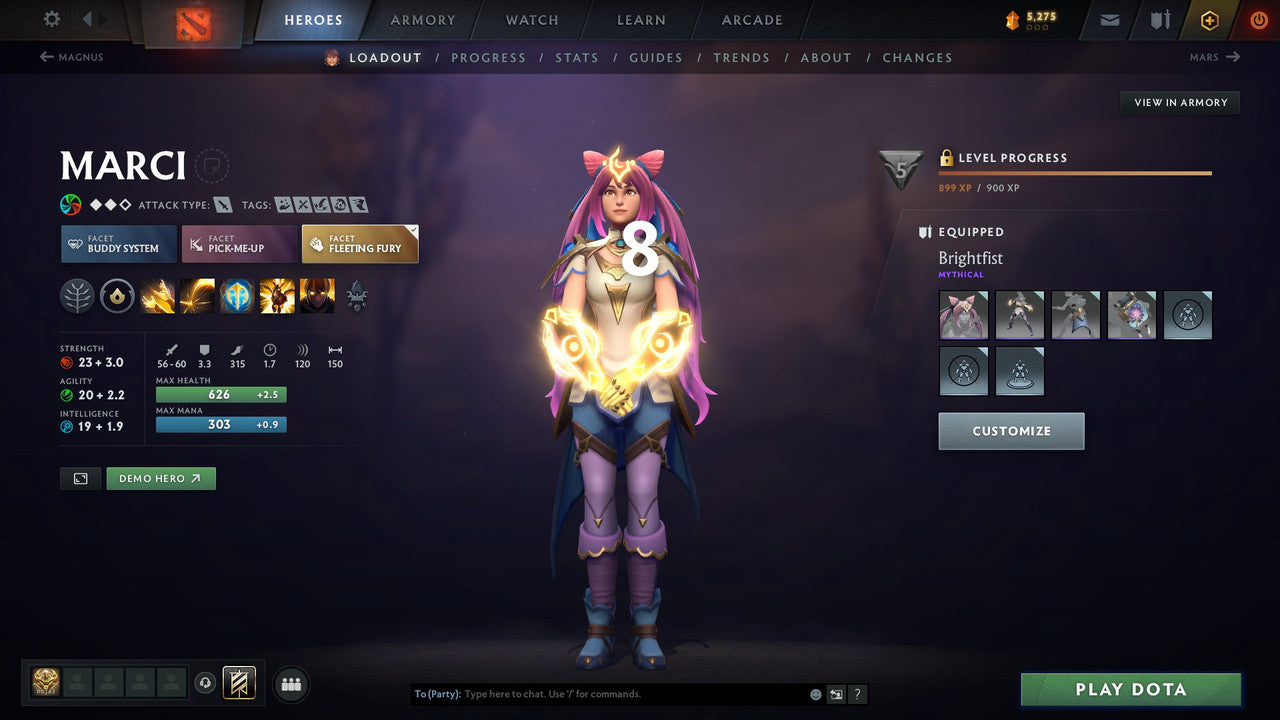The height and width of the screenshot is (720, 1280).
Task: Click the View in Armory button
Action: [1180, 102]
